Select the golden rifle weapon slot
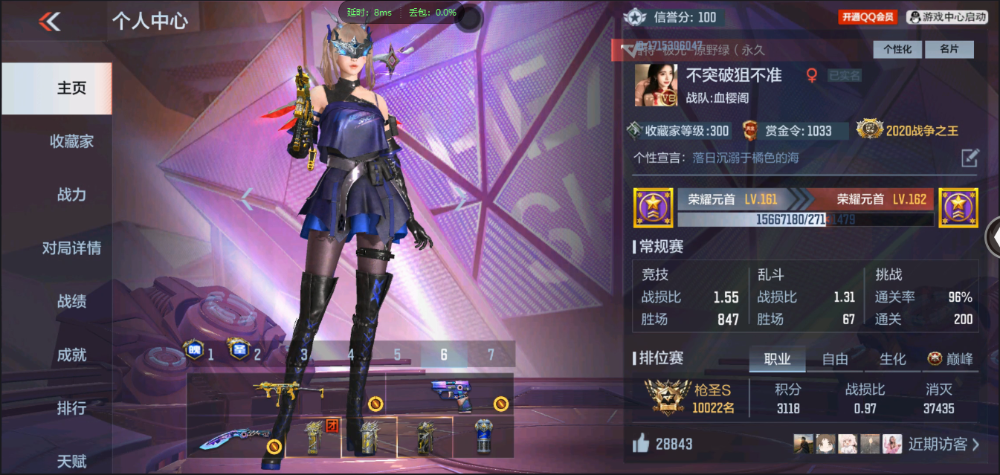 (x=285, y=392)
